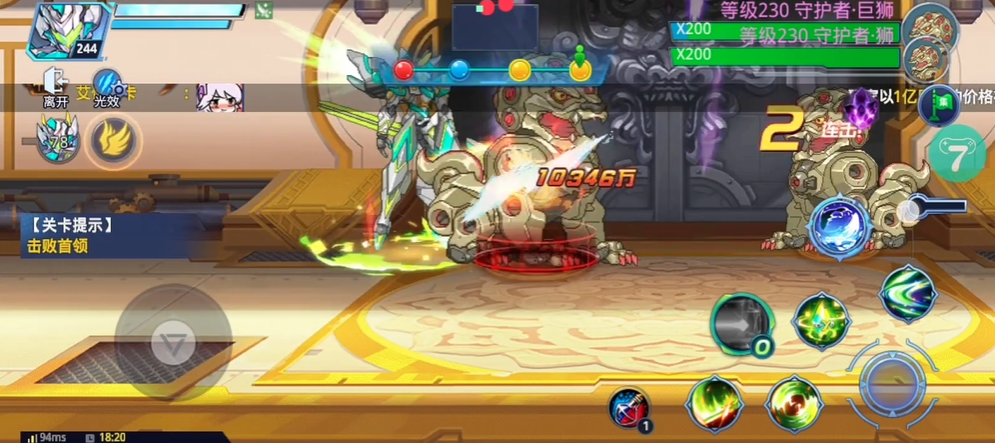Use the red potion item with count 1
This screenshot has width=995, height=443.
pyautogui.click(x=630, y=406)
